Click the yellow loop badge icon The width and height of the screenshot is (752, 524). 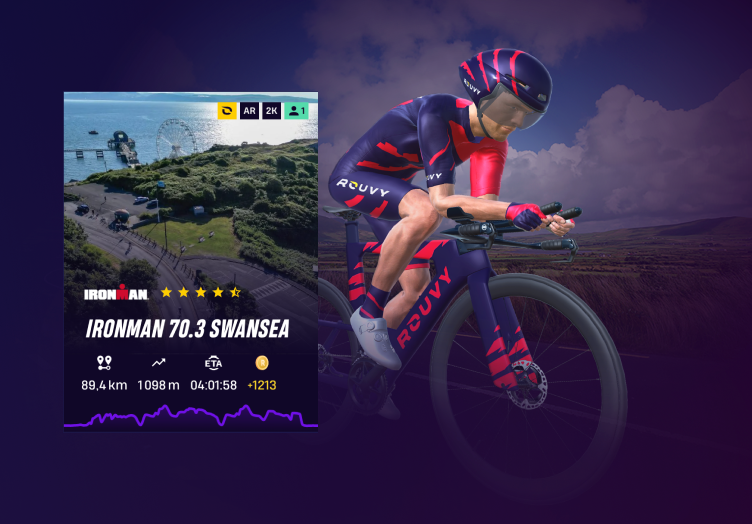(x=227, y=111)
